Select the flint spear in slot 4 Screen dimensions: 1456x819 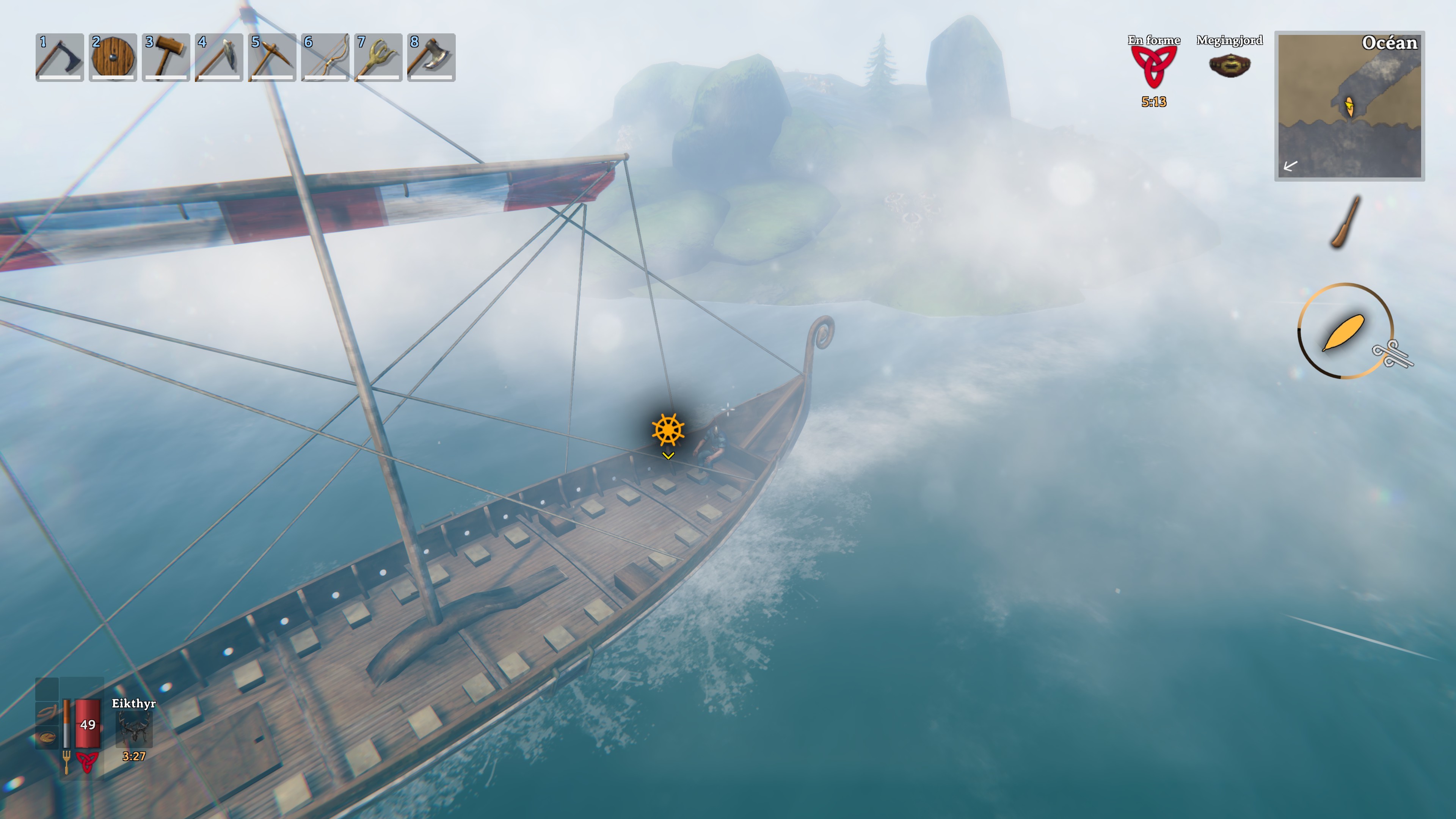[x=219, y=57]
